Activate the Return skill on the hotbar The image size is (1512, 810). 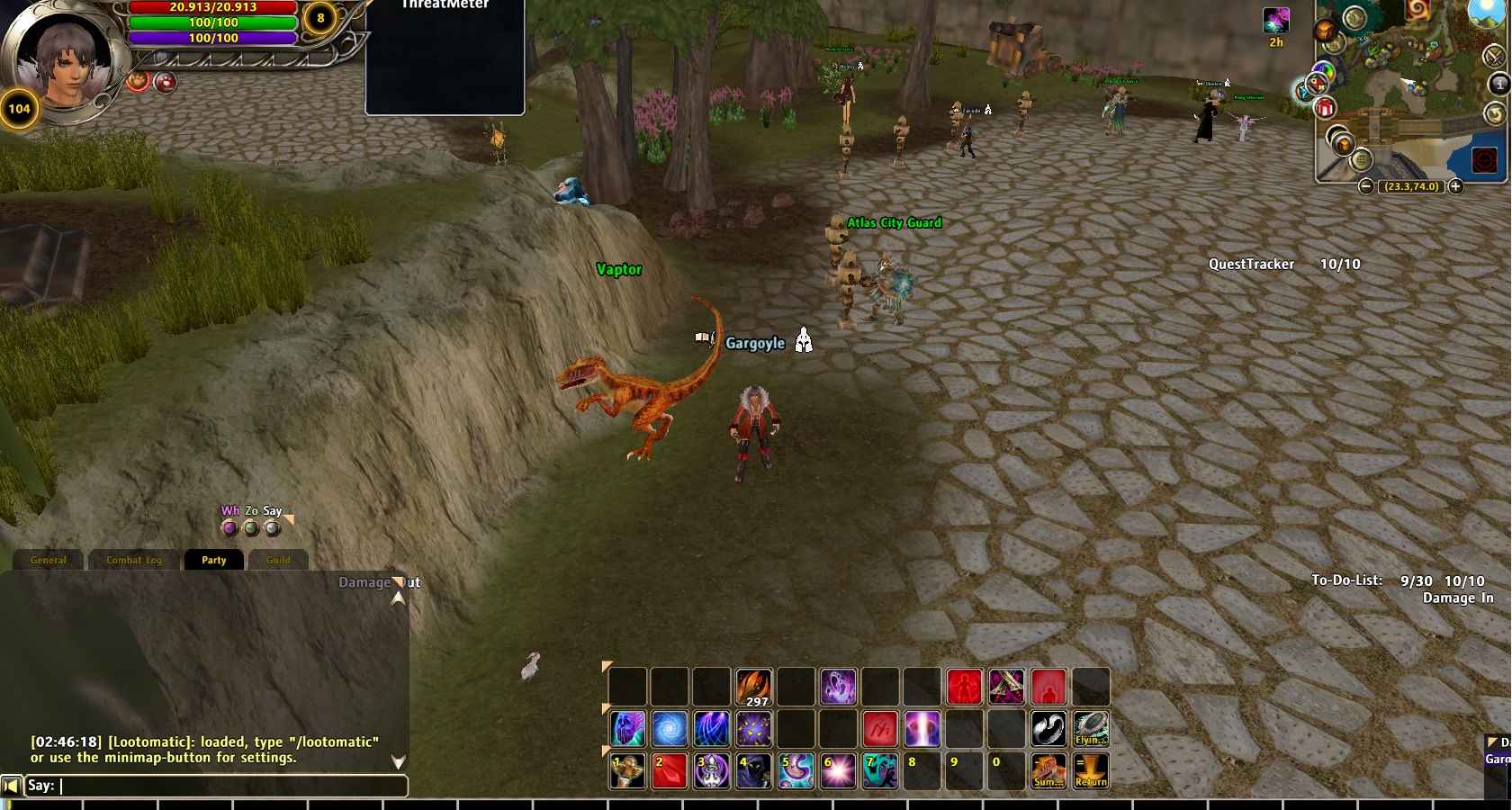1091,771
